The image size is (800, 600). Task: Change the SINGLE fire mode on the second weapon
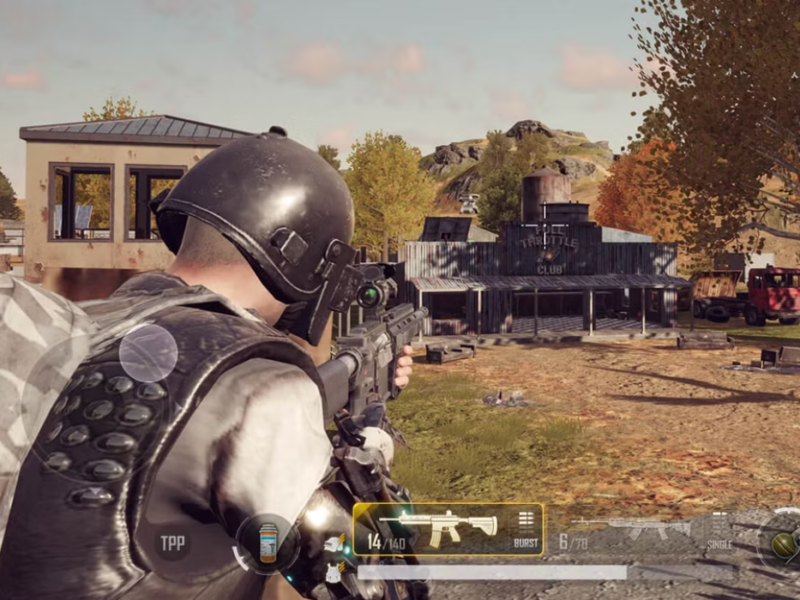(718, 530)
